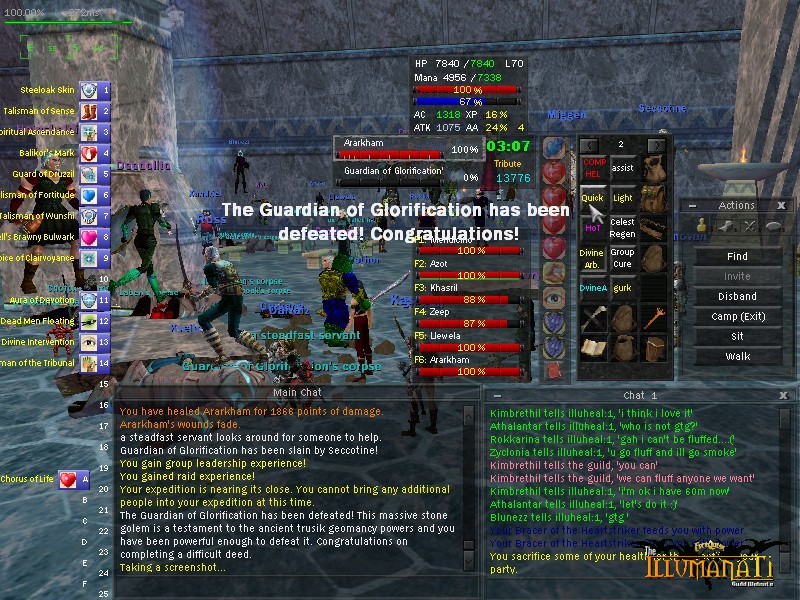Select group member Khasril
Image resolution: width=800 pixels, height=600 pixels.
pos(467,293)
